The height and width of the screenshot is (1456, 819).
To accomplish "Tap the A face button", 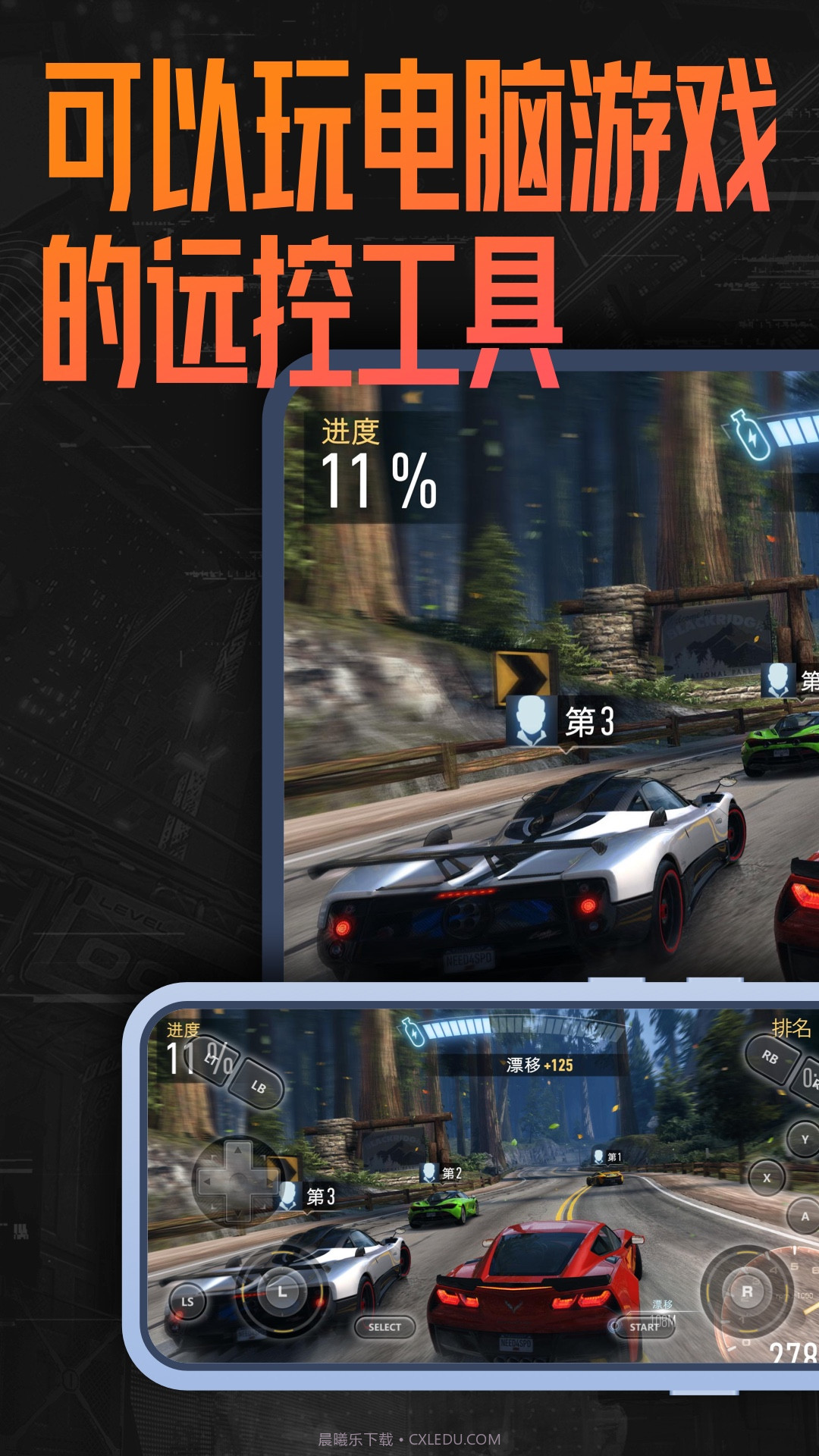I will [x=804, y=1216].
